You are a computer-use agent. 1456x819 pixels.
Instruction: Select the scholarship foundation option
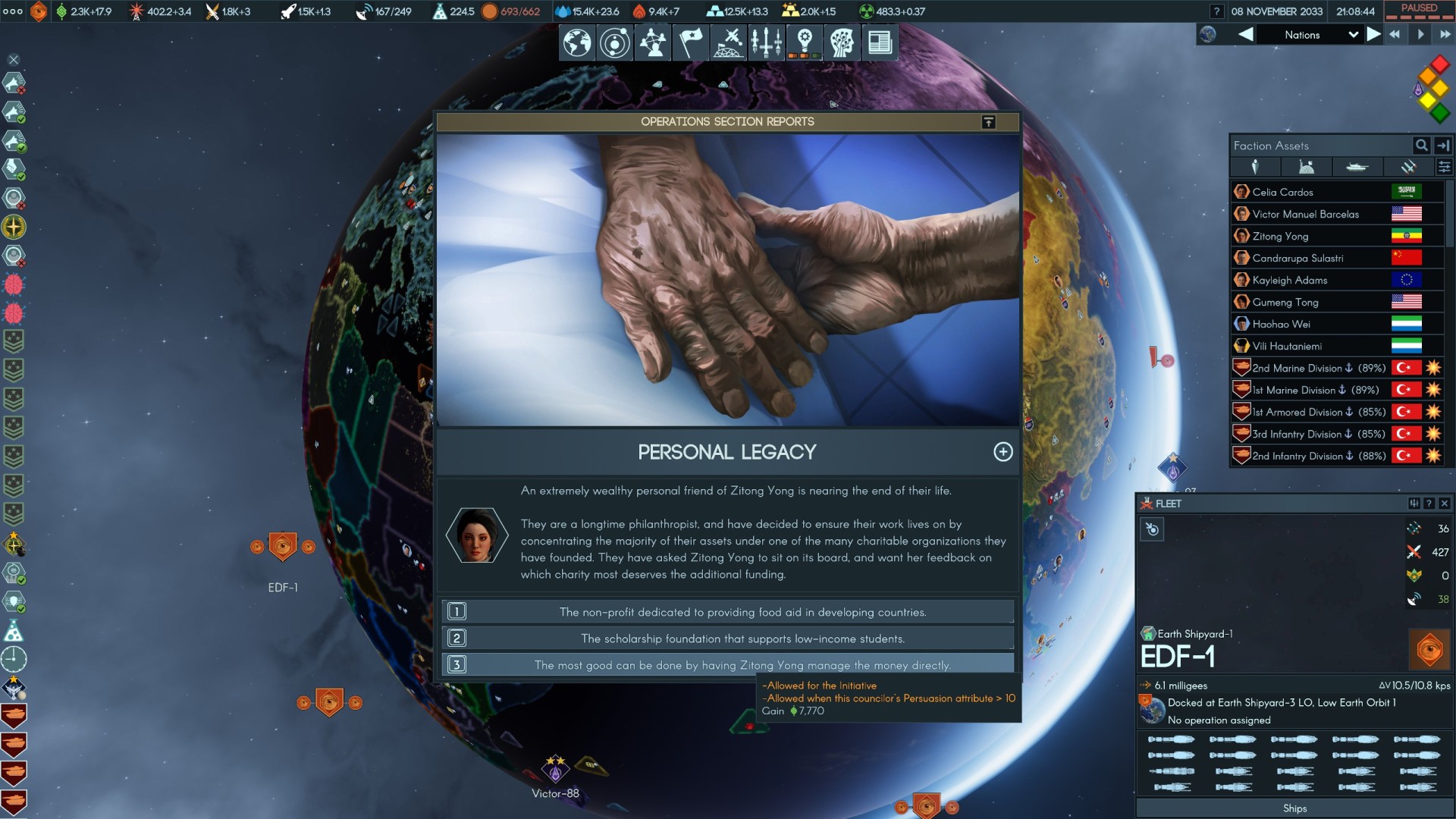(x=742, y=639)
